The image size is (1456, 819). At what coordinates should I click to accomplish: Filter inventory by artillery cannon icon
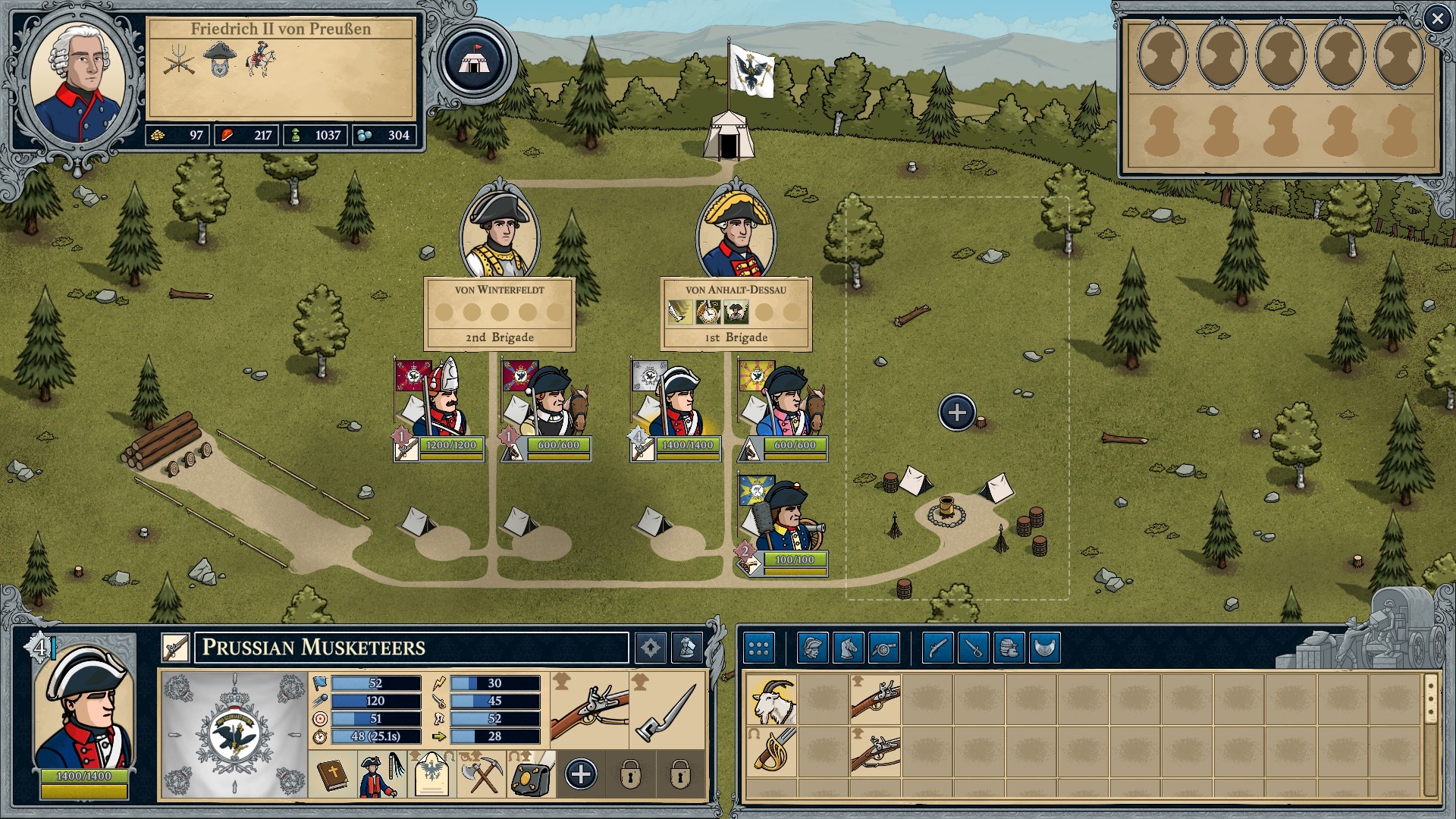click(883, 648)
